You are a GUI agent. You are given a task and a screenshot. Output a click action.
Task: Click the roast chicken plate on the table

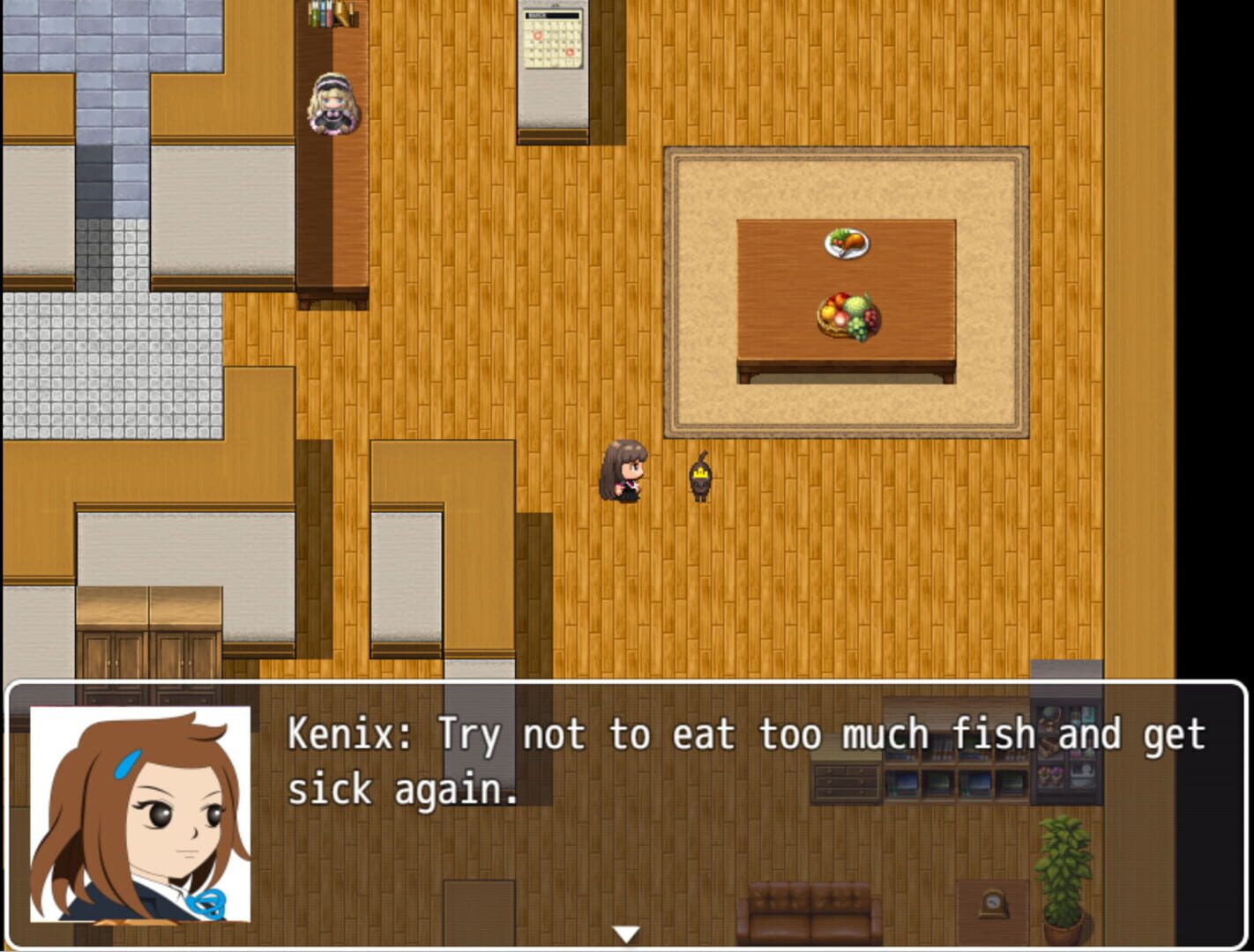[x=845, y=244]
